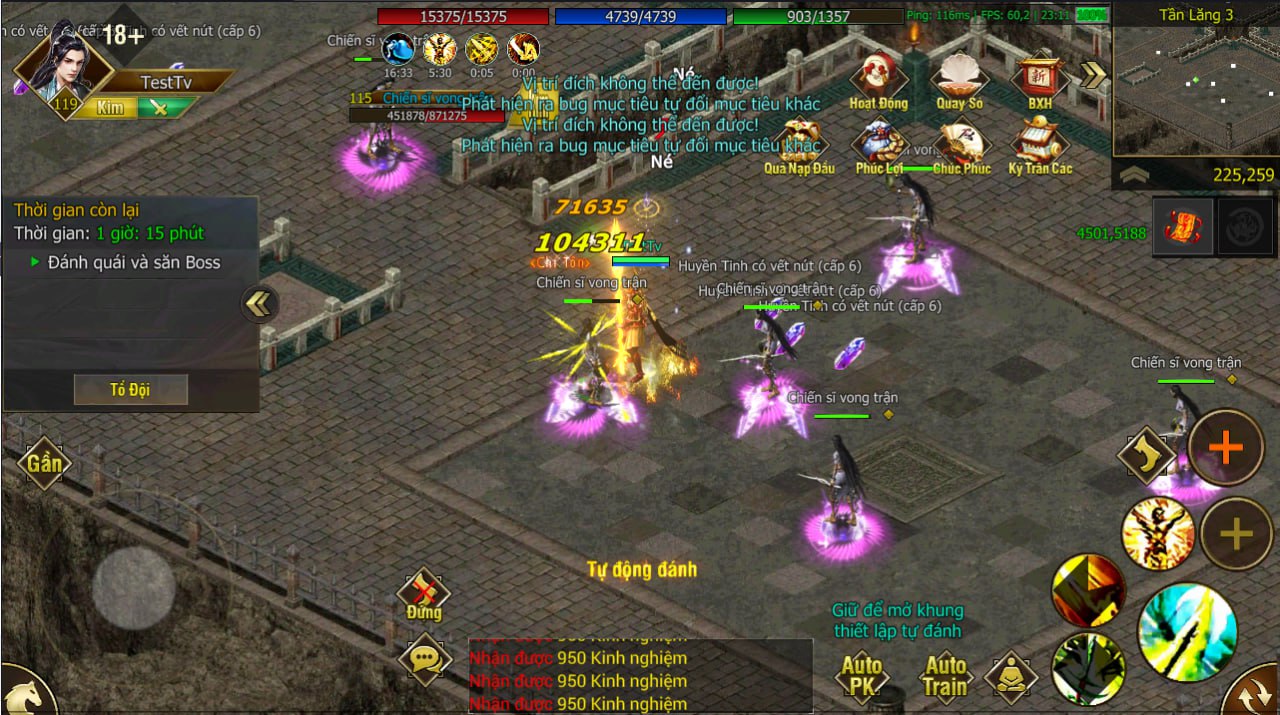This screenshot has height=715, width=1280.
Task: Click the meditation sitting figure button
Action: coord(1011,677)
